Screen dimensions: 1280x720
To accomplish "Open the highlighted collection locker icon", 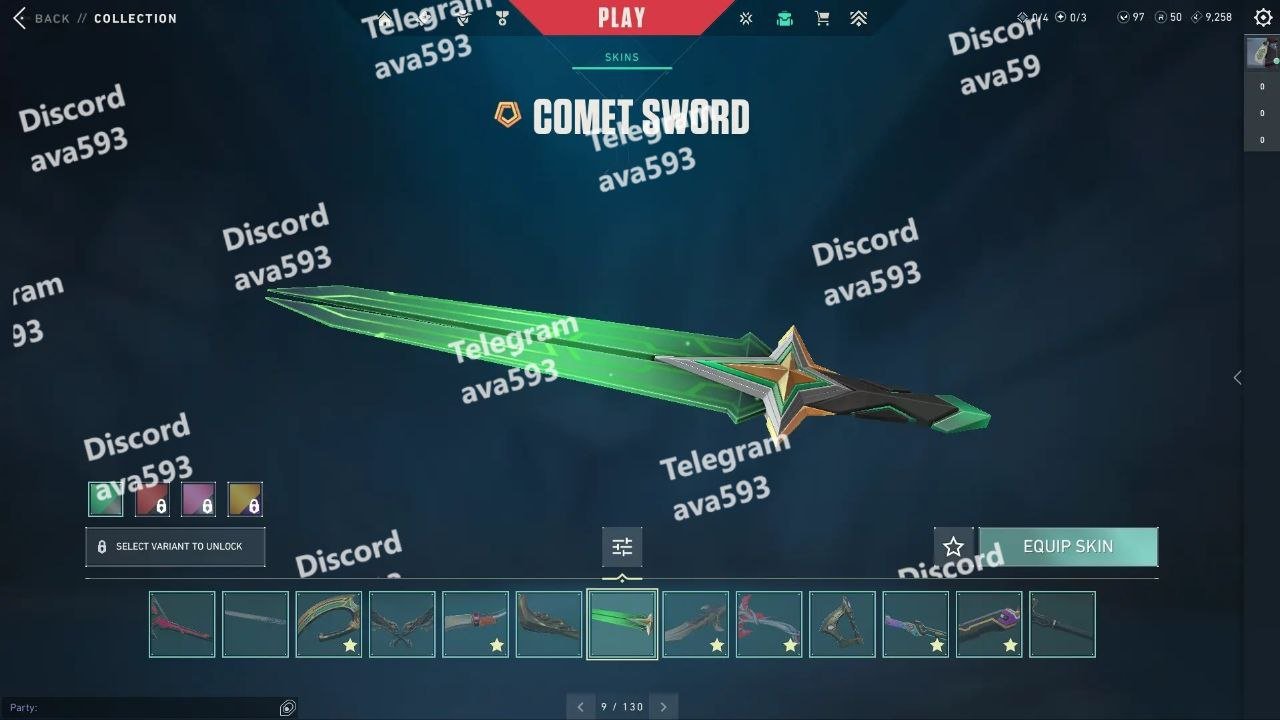I will [x=785, y=18].
